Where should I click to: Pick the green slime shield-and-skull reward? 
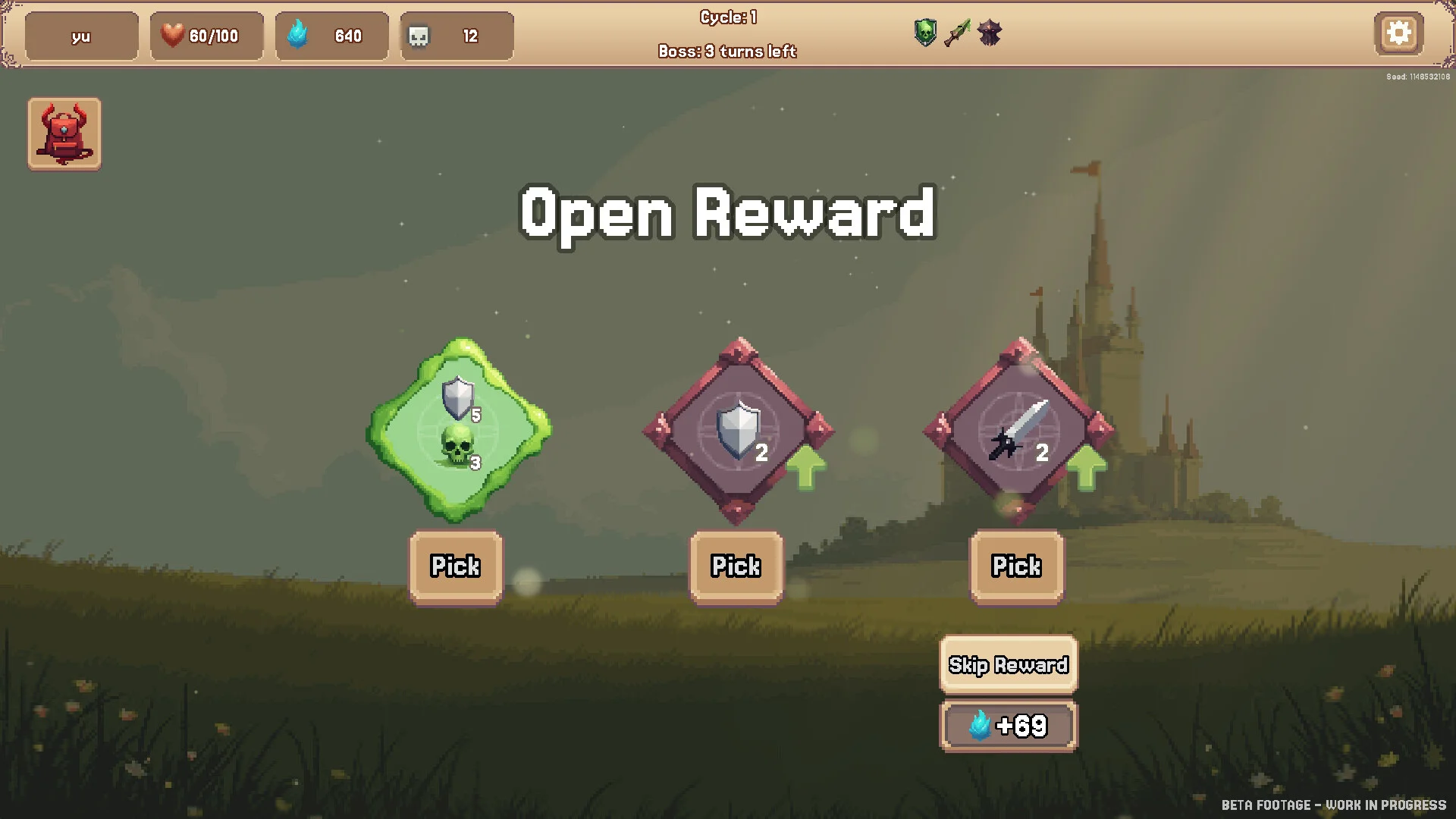[x=456, y=566]
